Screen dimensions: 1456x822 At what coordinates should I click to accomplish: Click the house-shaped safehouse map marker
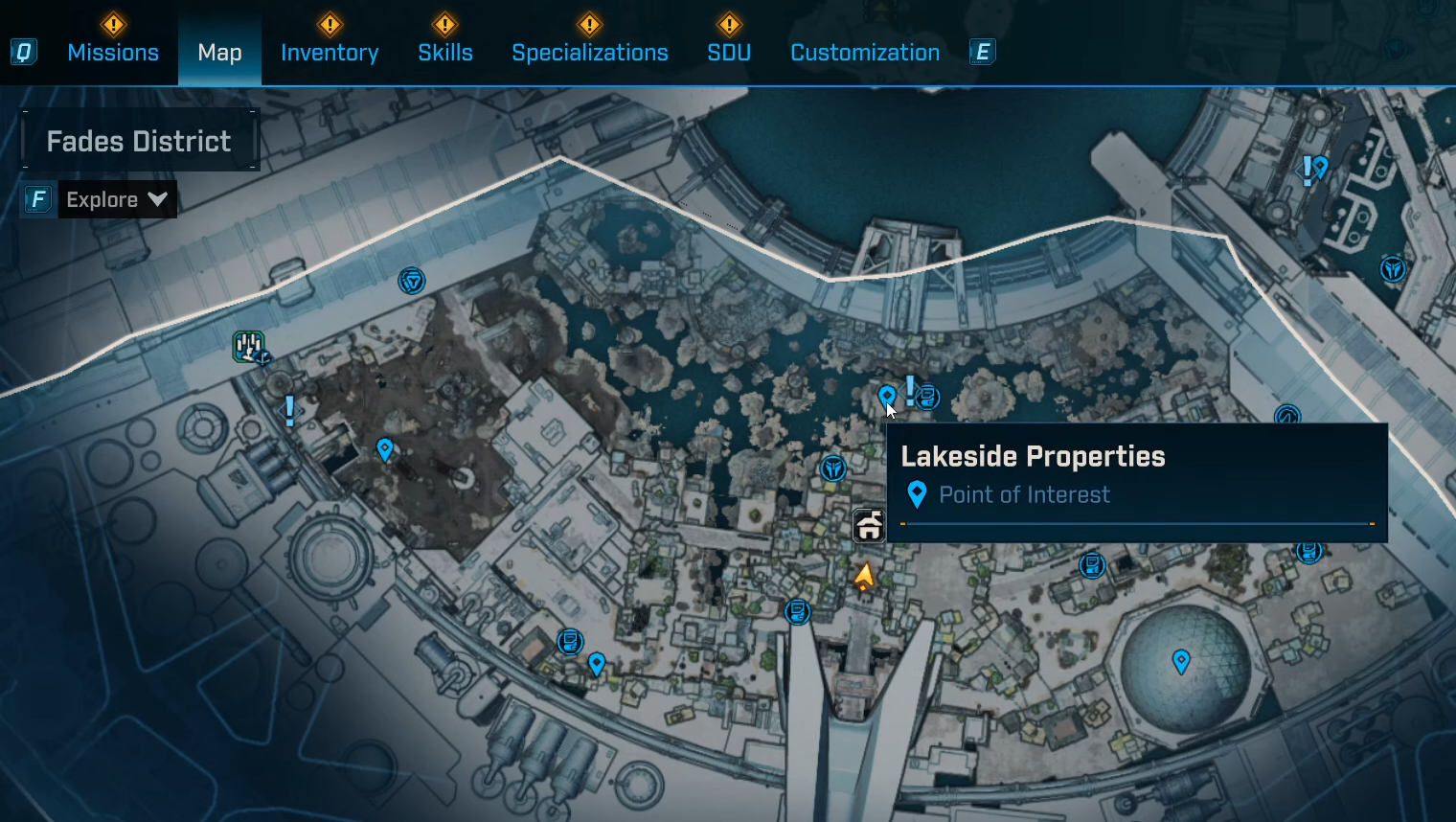click(x=869, y=525)
